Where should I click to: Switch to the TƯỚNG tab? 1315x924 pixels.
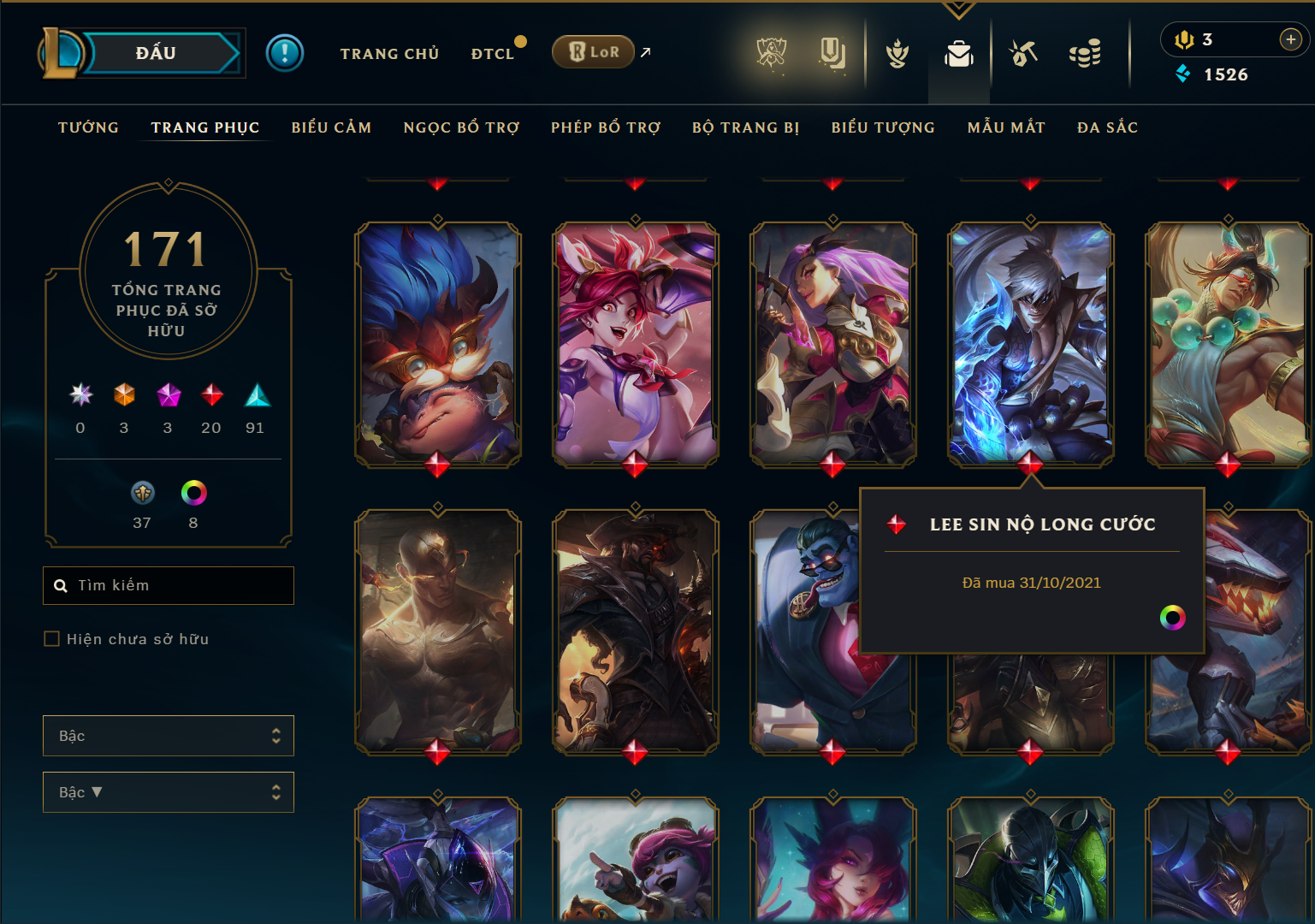coord(87,127)
